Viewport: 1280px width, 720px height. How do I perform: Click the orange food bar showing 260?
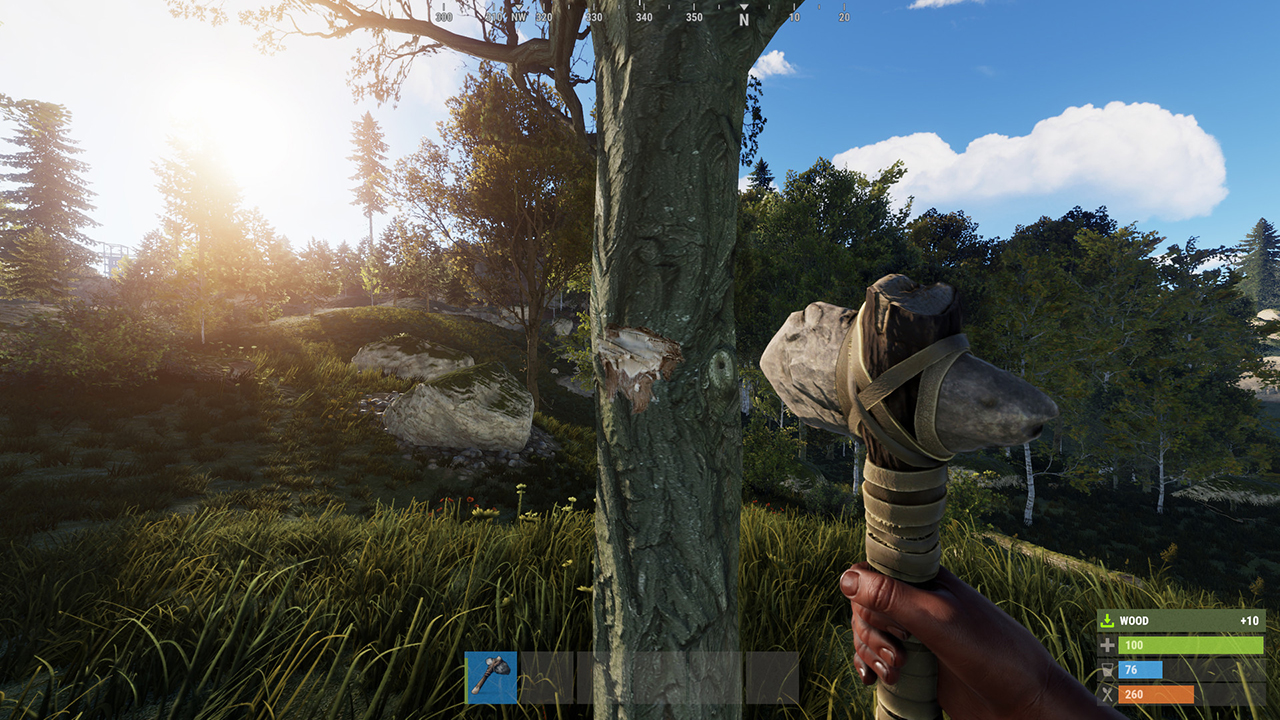point(1155,693)
